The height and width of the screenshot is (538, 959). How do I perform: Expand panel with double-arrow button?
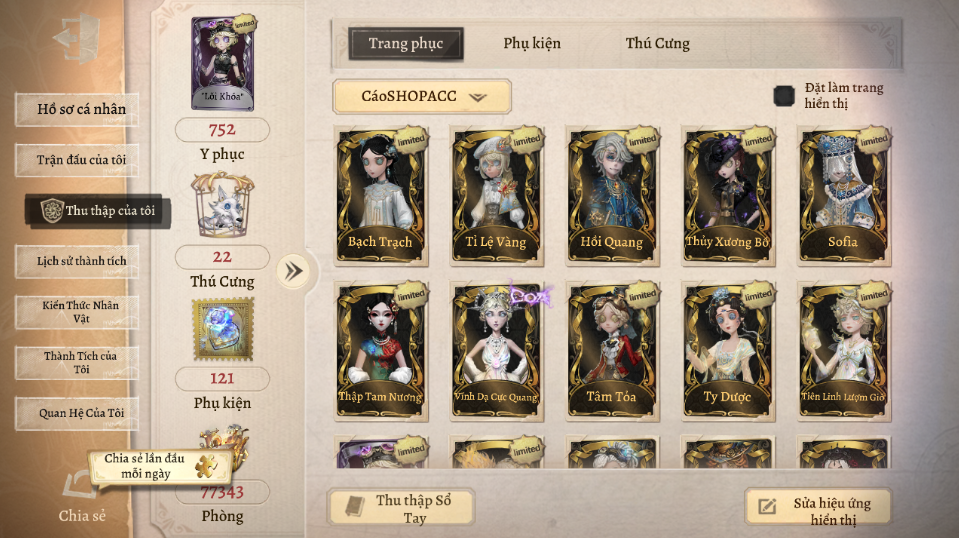pos(293,271)
